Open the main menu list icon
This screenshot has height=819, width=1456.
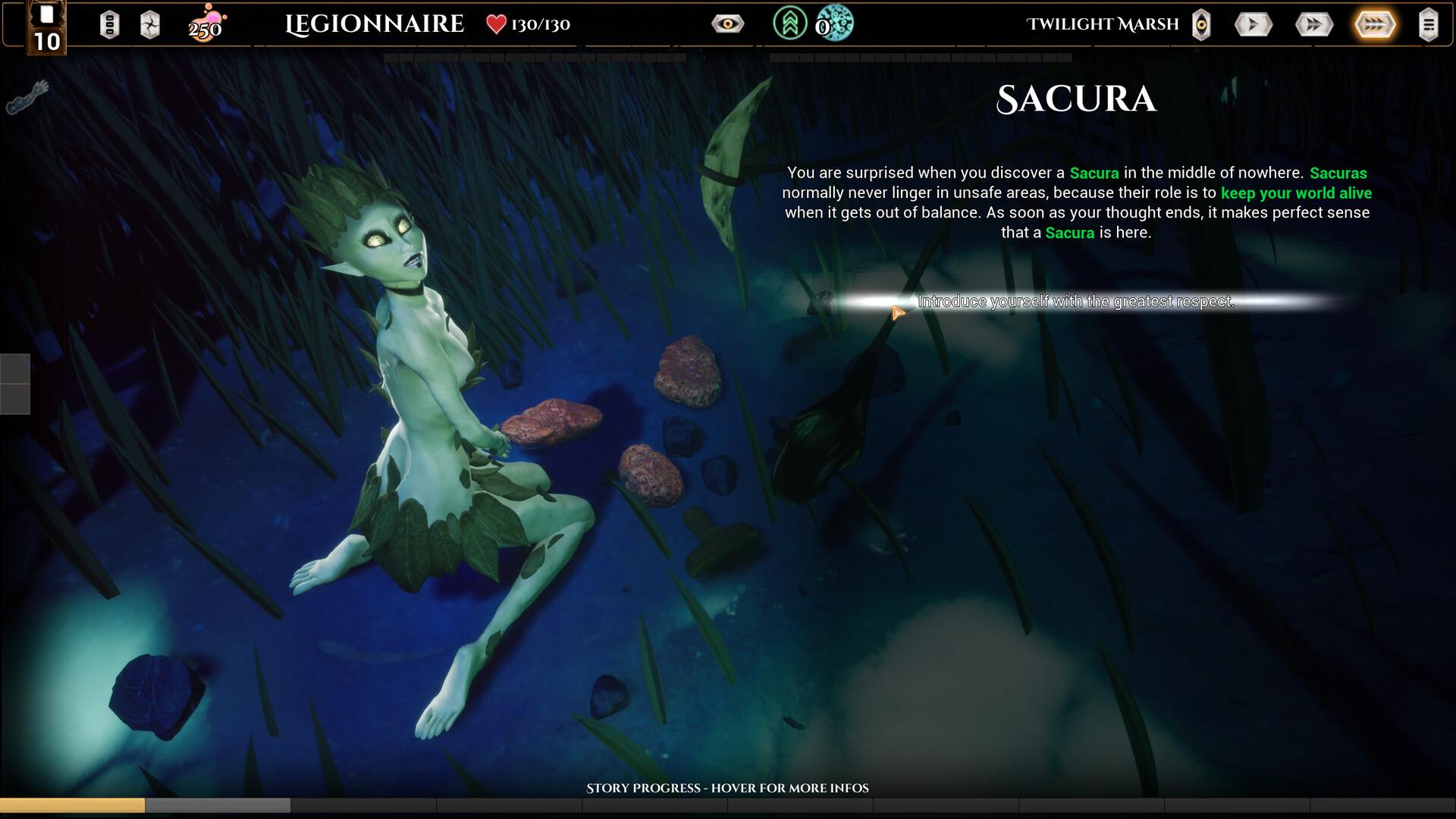click(1428, 25)
